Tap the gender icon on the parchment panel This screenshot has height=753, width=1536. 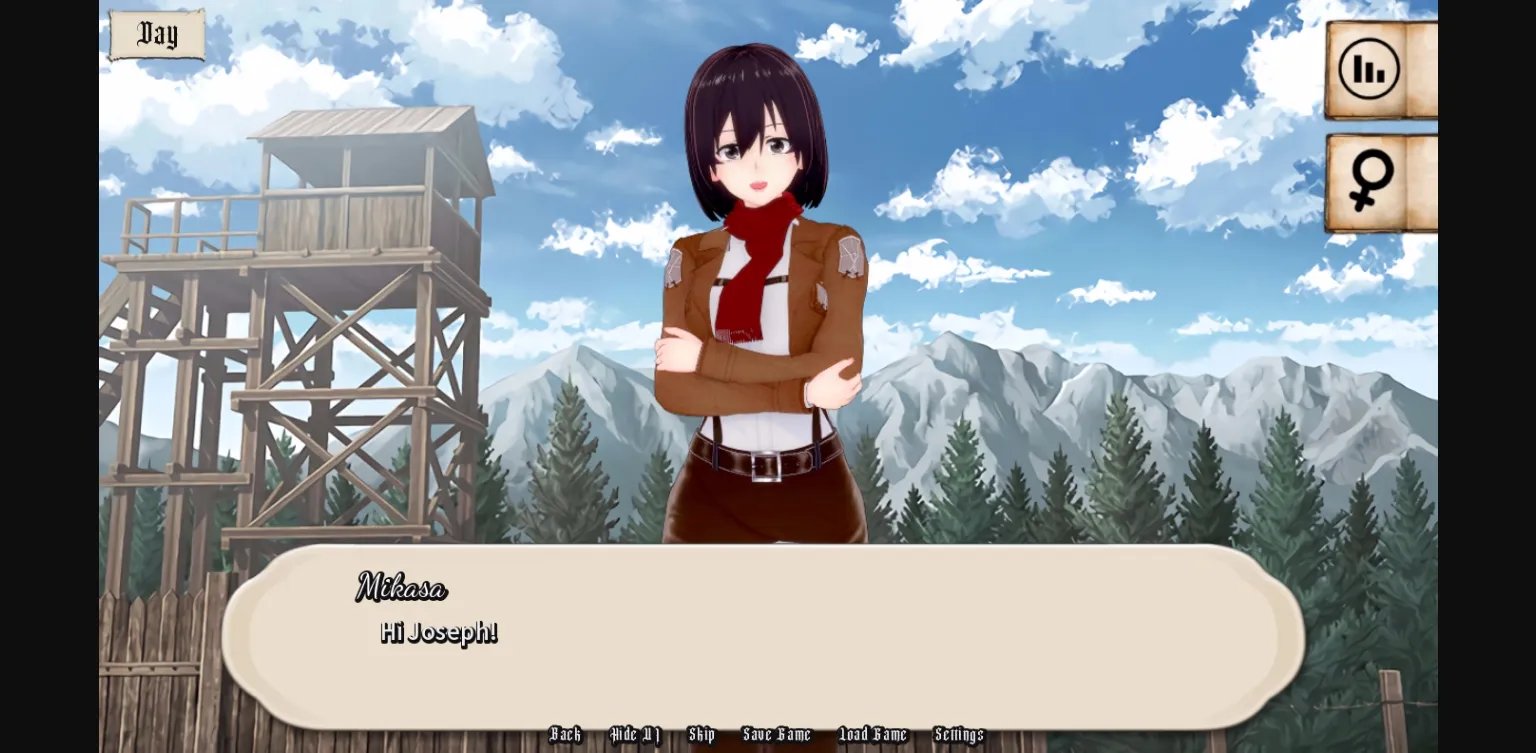point(1369,180)
